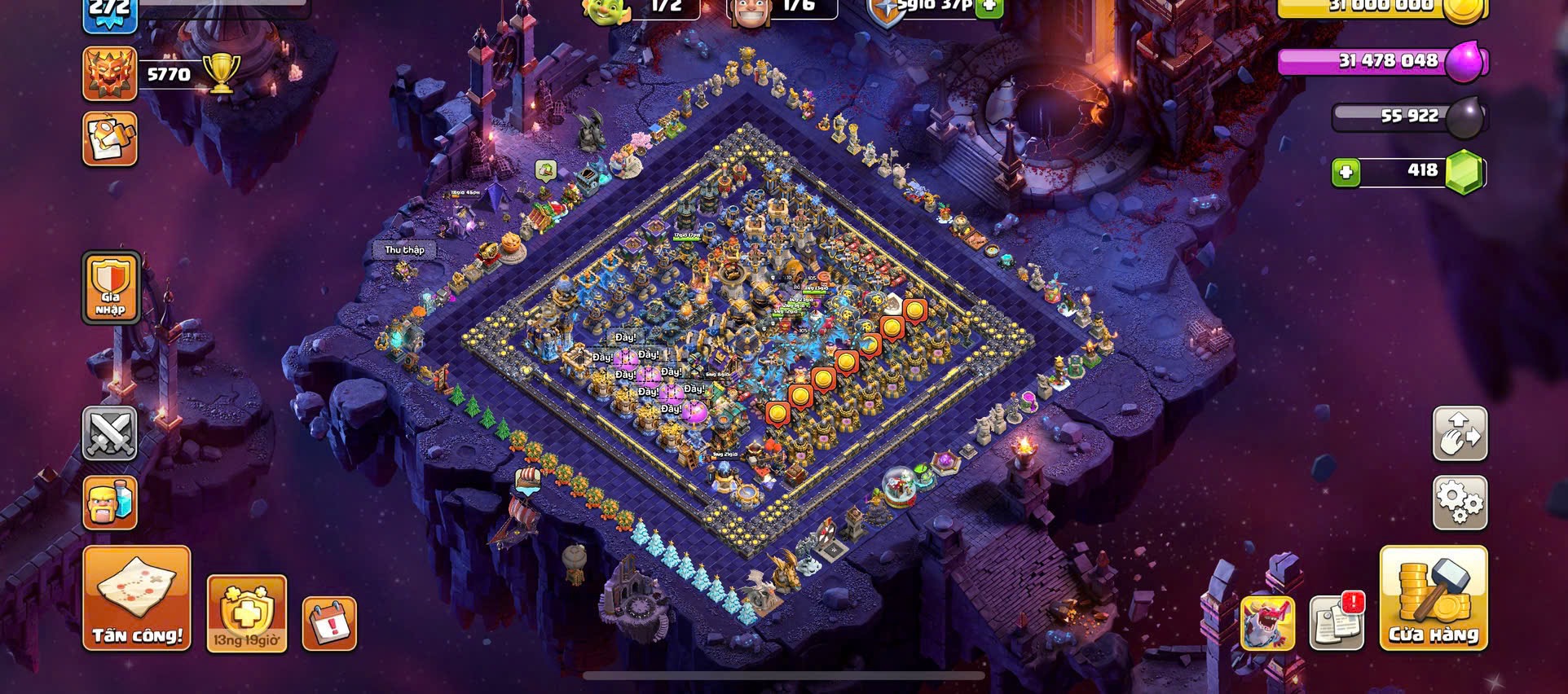Screen dimensions: 1568x694
Task: Open the pink dragon event icon
Action: [x=1267, y=623]
